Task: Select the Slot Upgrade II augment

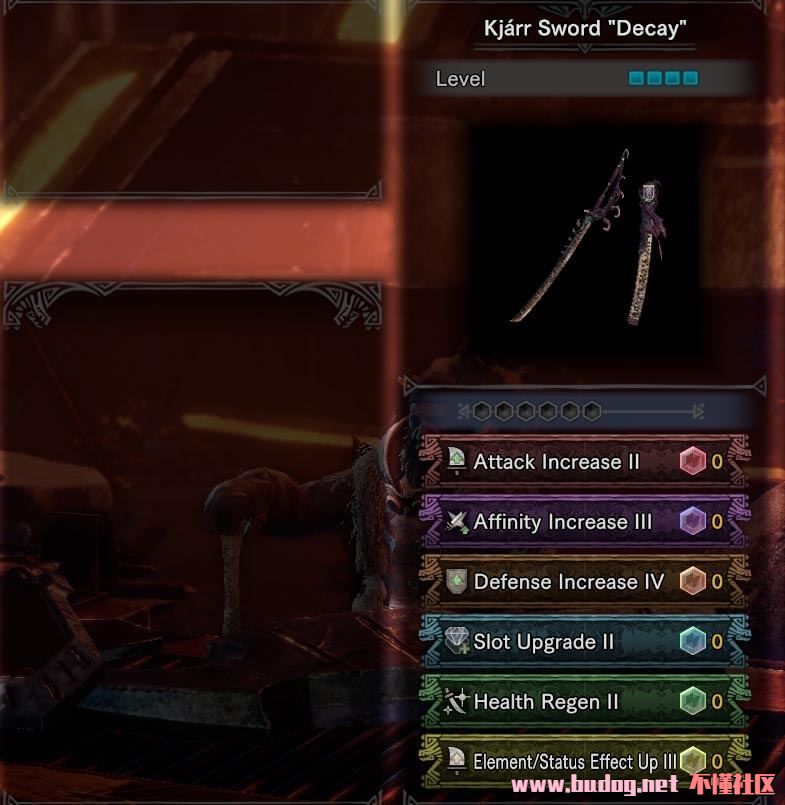Action: point(544,642)
